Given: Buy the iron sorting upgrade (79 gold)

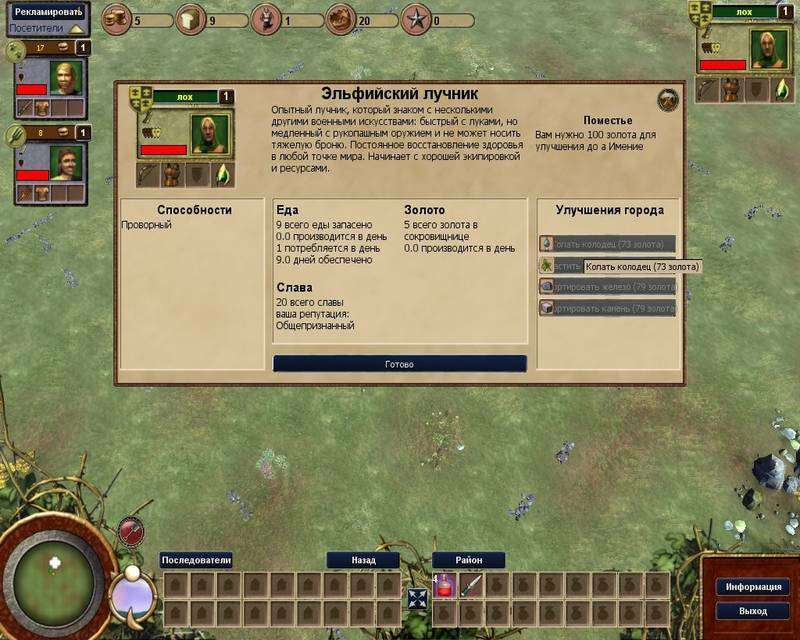Looking at the screenshot, I should pyautogui.click(x=607, y=286).
